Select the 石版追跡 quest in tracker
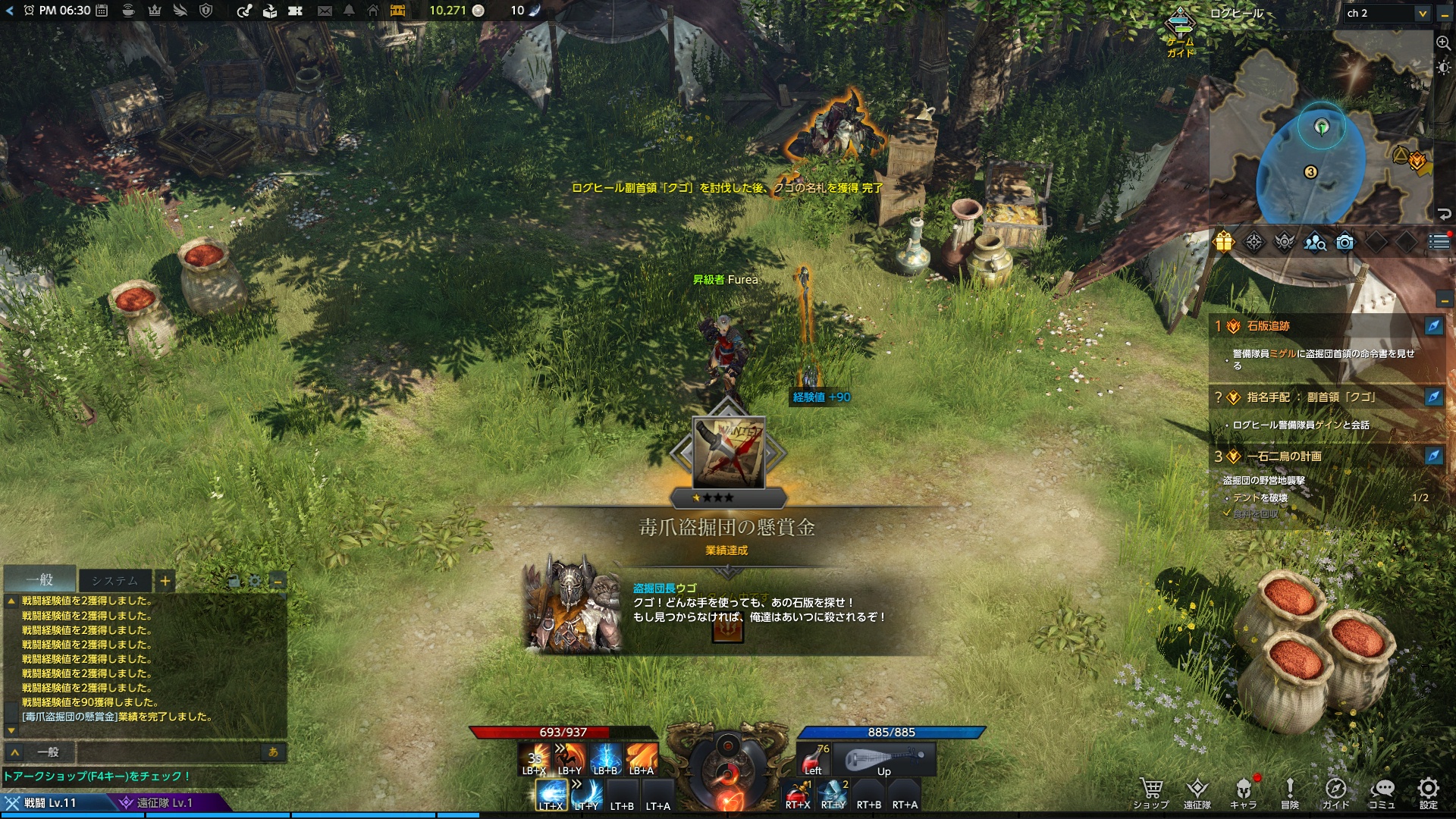 [1268, 326]
